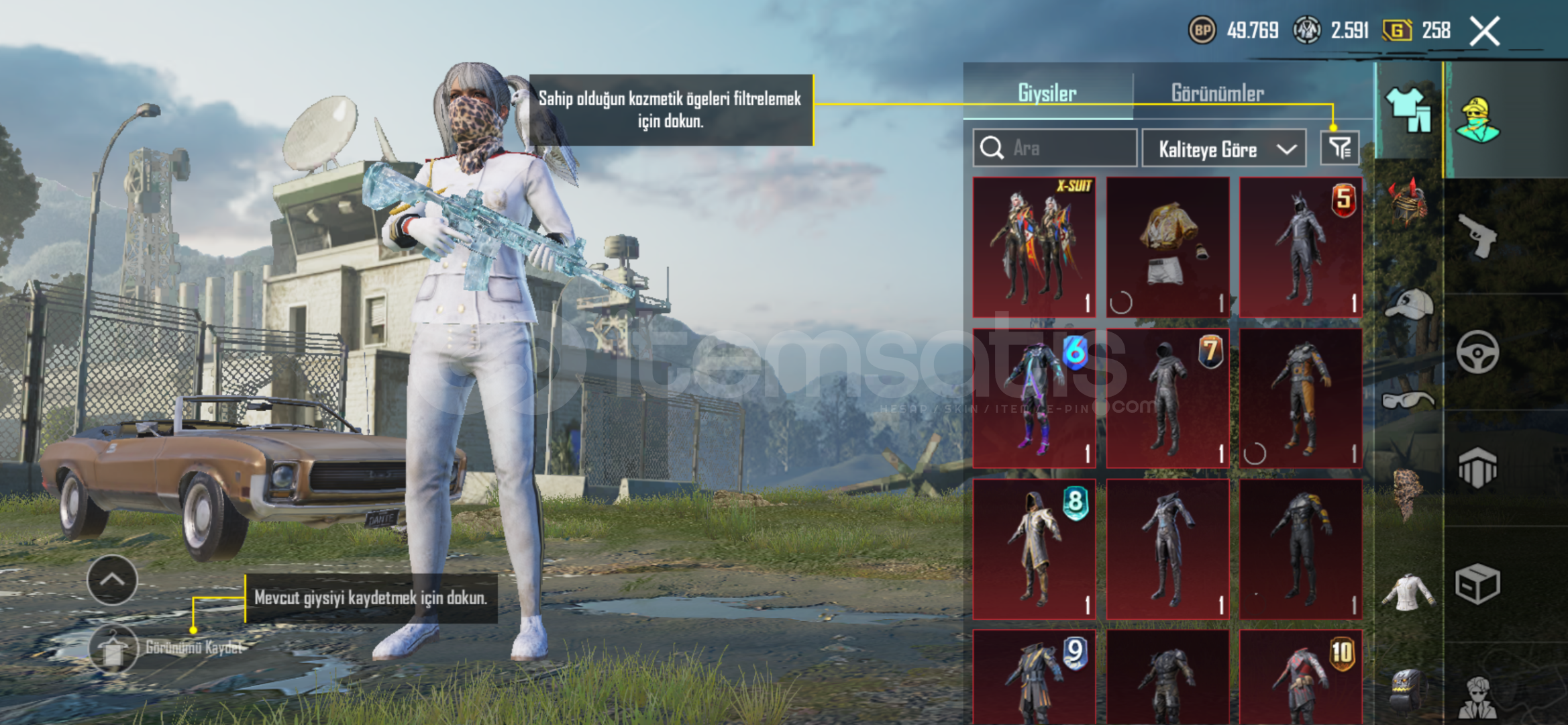
Task: Pick the outfit with level 6 badge
Action: click(x=1034, y=398)
